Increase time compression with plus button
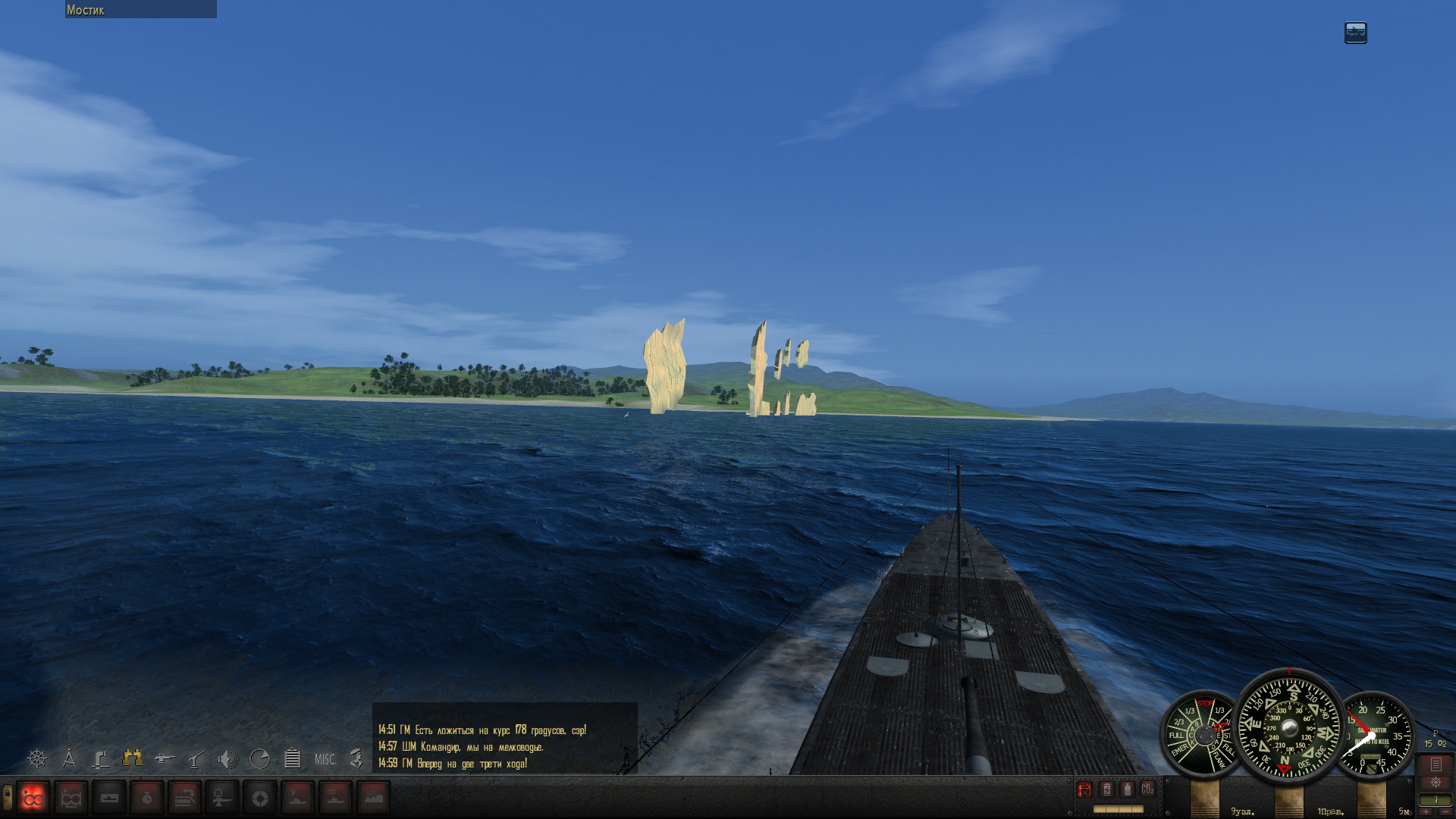This screenshot has width=1456, height=819. coord(1426,812)
